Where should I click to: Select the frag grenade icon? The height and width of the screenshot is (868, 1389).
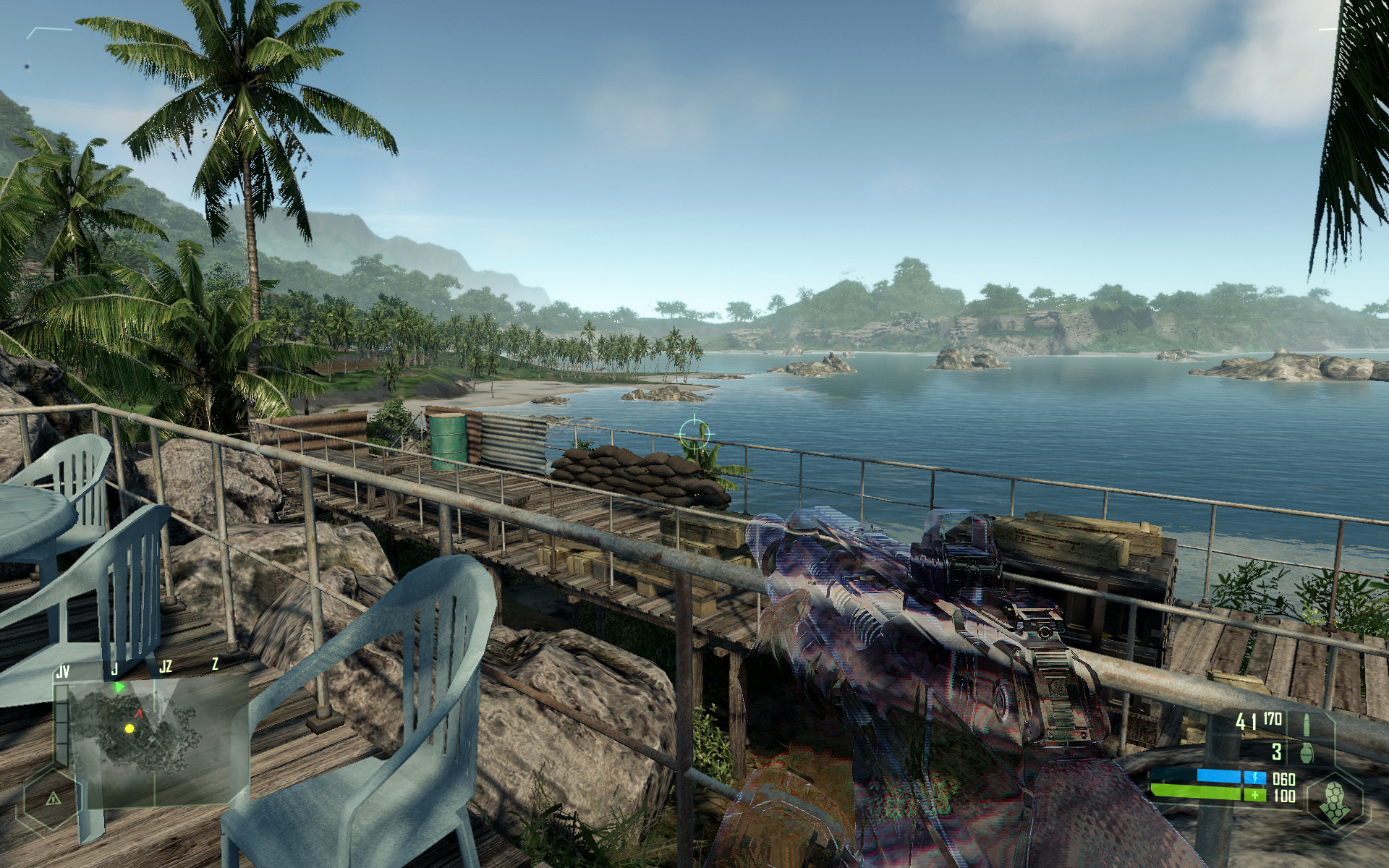[1307, 752]
